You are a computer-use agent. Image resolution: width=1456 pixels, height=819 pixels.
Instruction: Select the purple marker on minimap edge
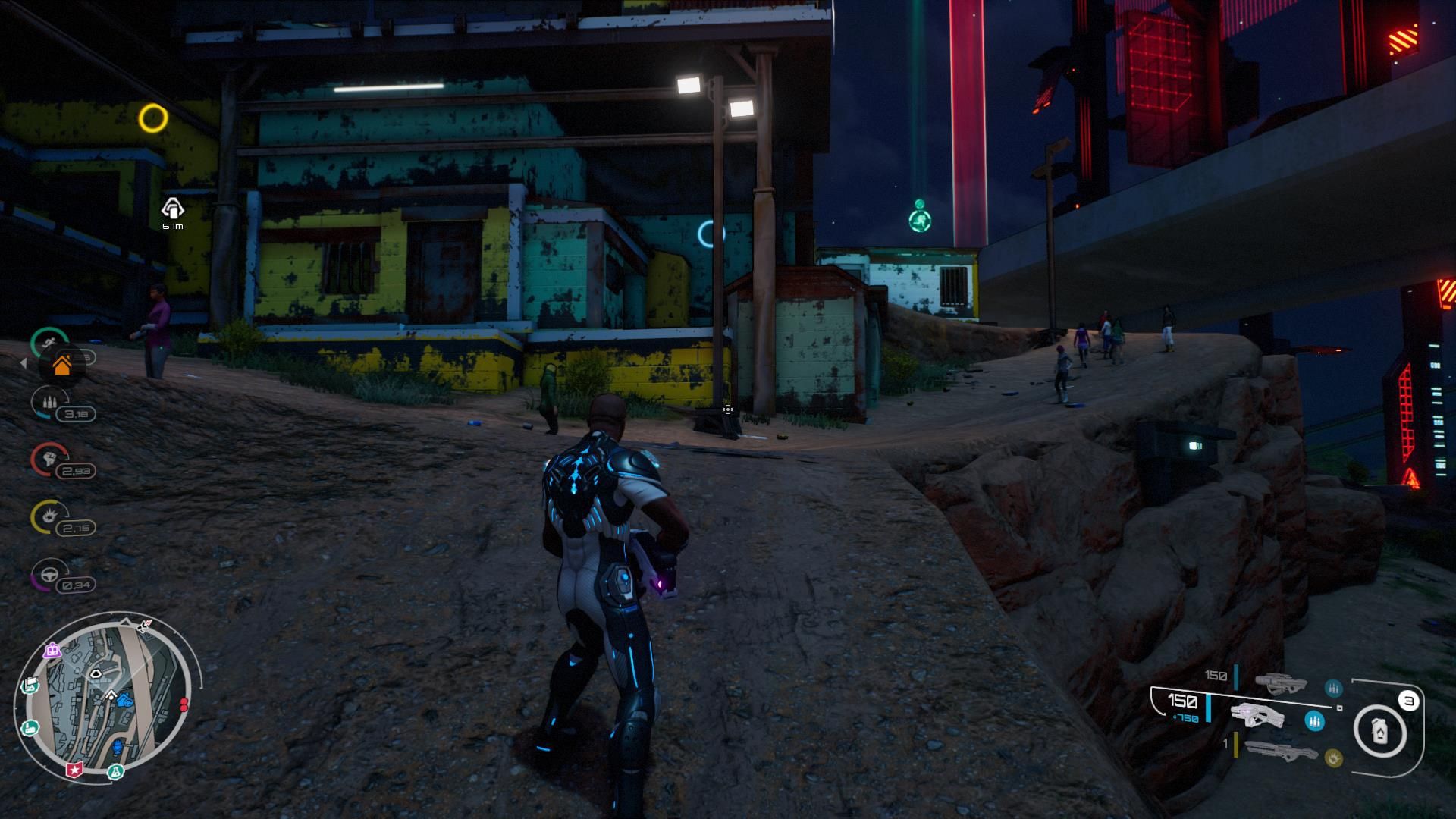click(x=52, y=650)
